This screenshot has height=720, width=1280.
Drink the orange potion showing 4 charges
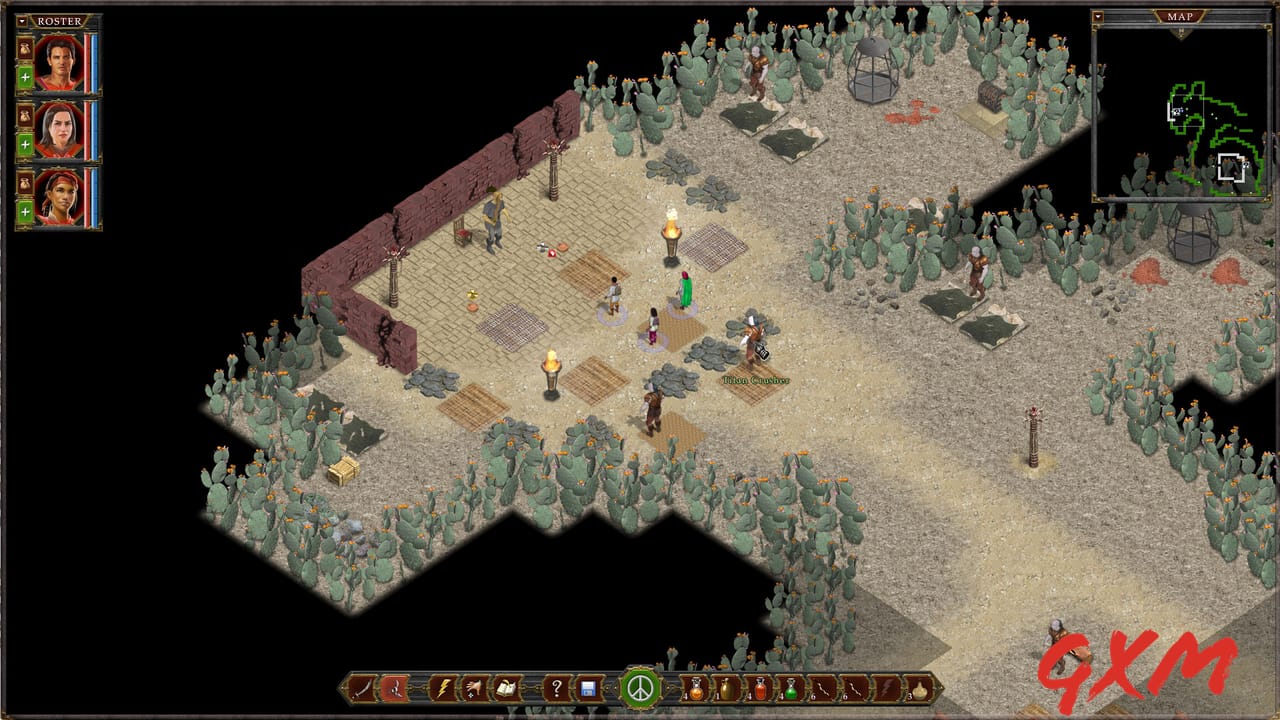pyautogui.click(x=695, y=688)
